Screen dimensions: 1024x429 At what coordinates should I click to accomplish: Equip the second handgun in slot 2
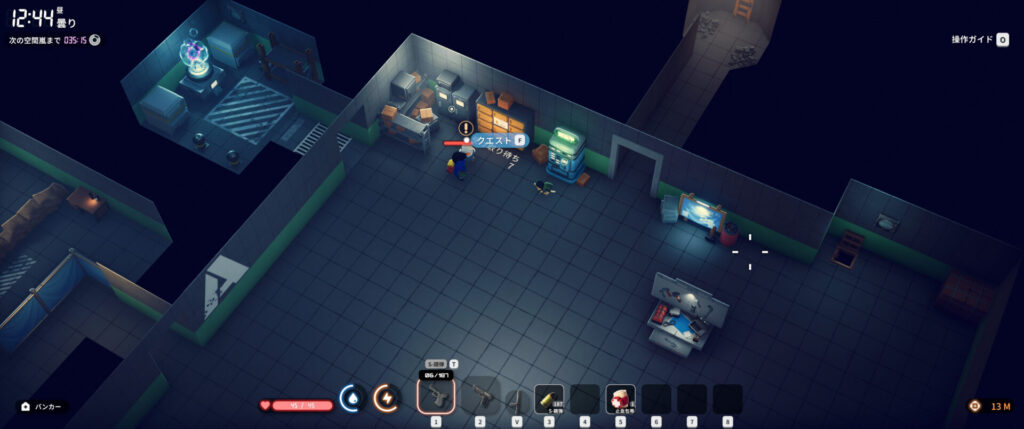click(x=479, y=397)
